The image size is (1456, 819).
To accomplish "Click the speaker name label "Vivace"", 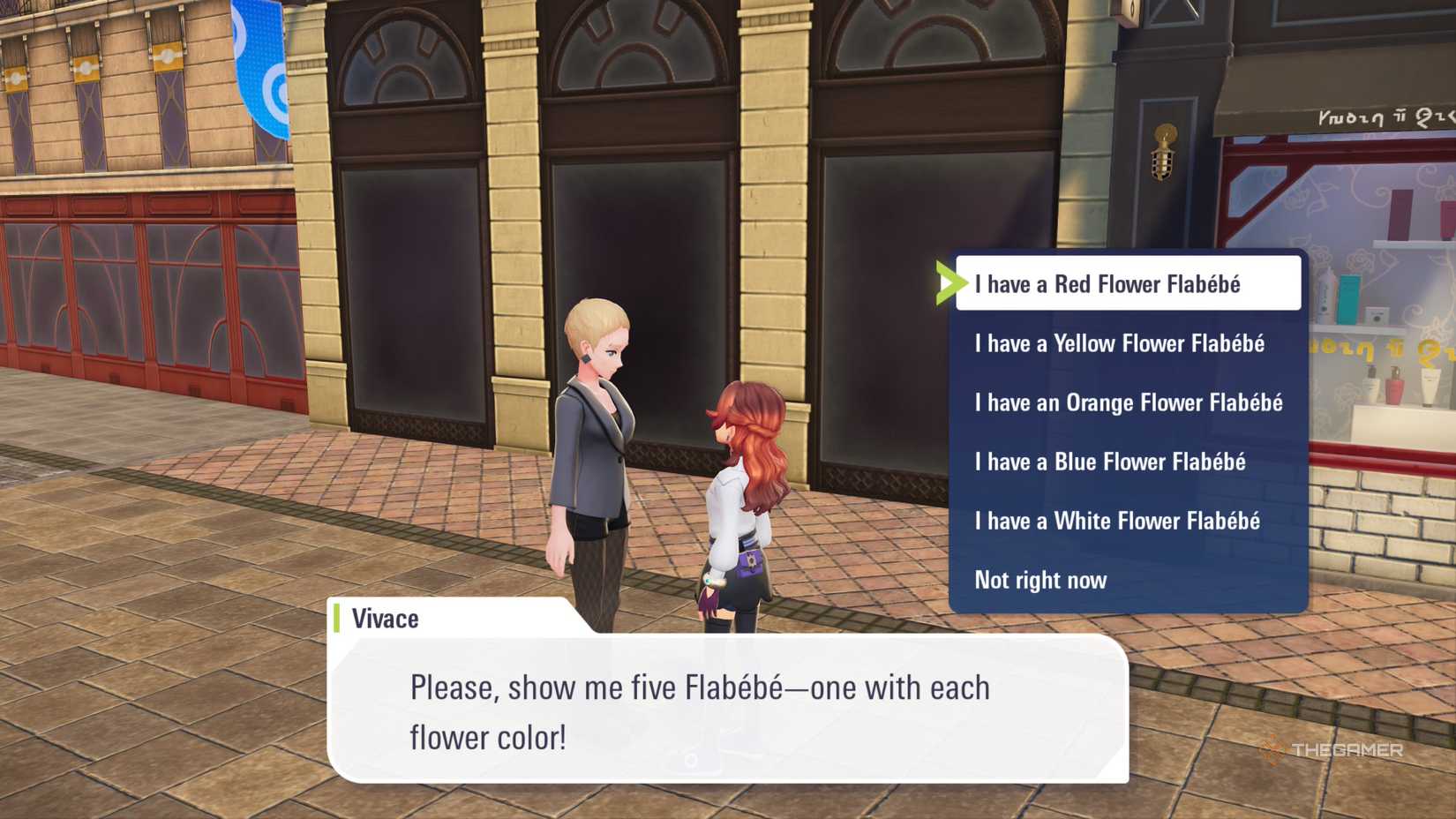I will pos(384,618).
